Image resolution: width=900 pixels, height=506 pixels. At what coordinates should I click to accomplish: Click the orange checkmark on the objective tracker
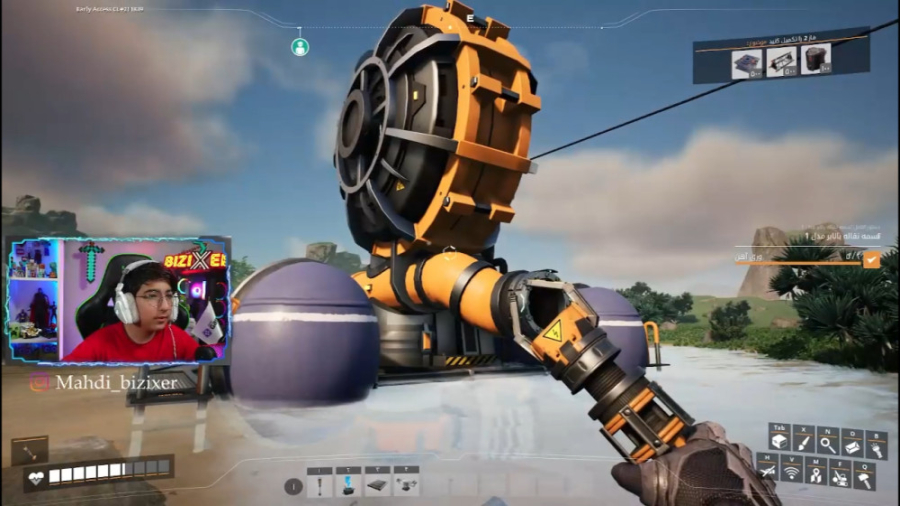point(872,259)
